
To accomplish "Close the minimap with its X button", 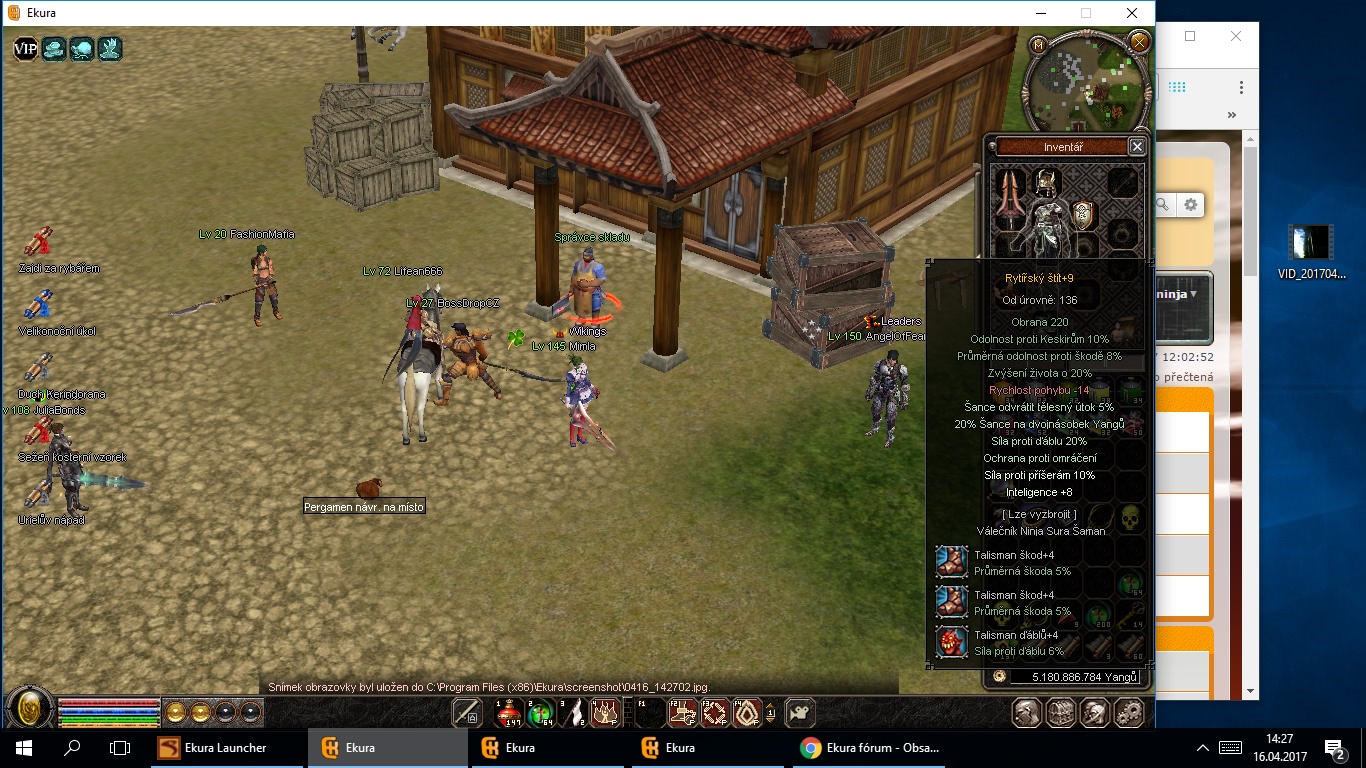I will click(x=1138, y=42).
